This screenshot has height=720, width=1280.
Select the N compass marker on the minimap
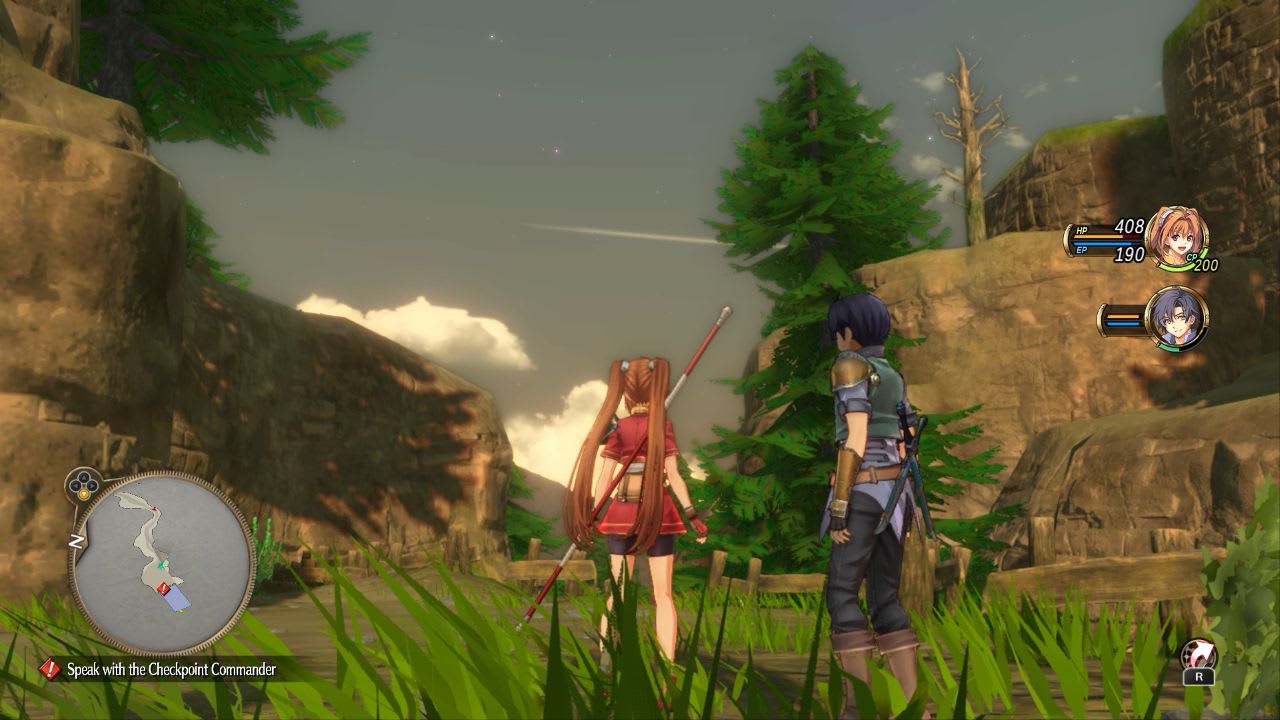(76, 541)
